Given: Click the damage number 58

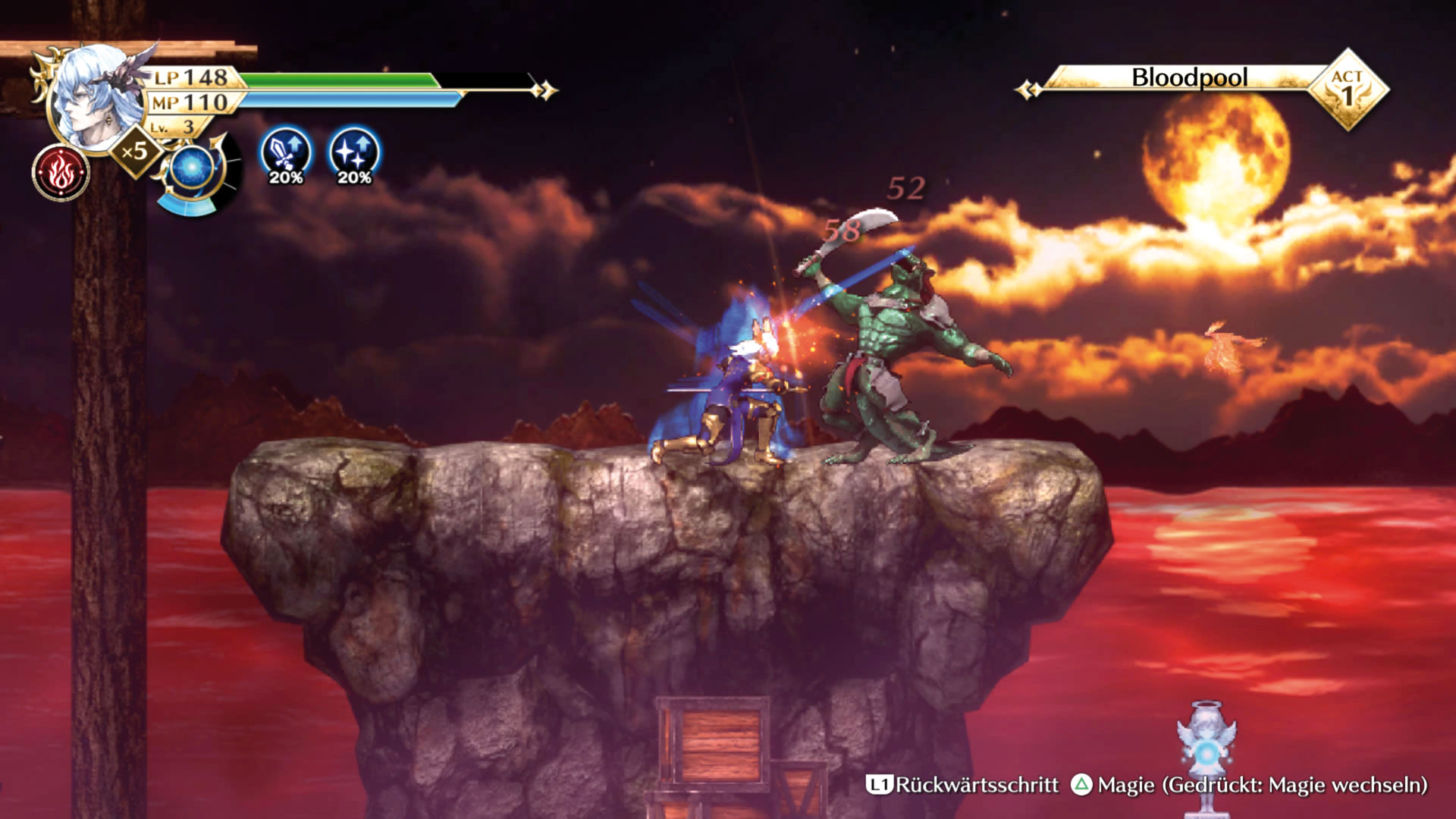Looking at the screenshot, I should click(x=843, y=231).
